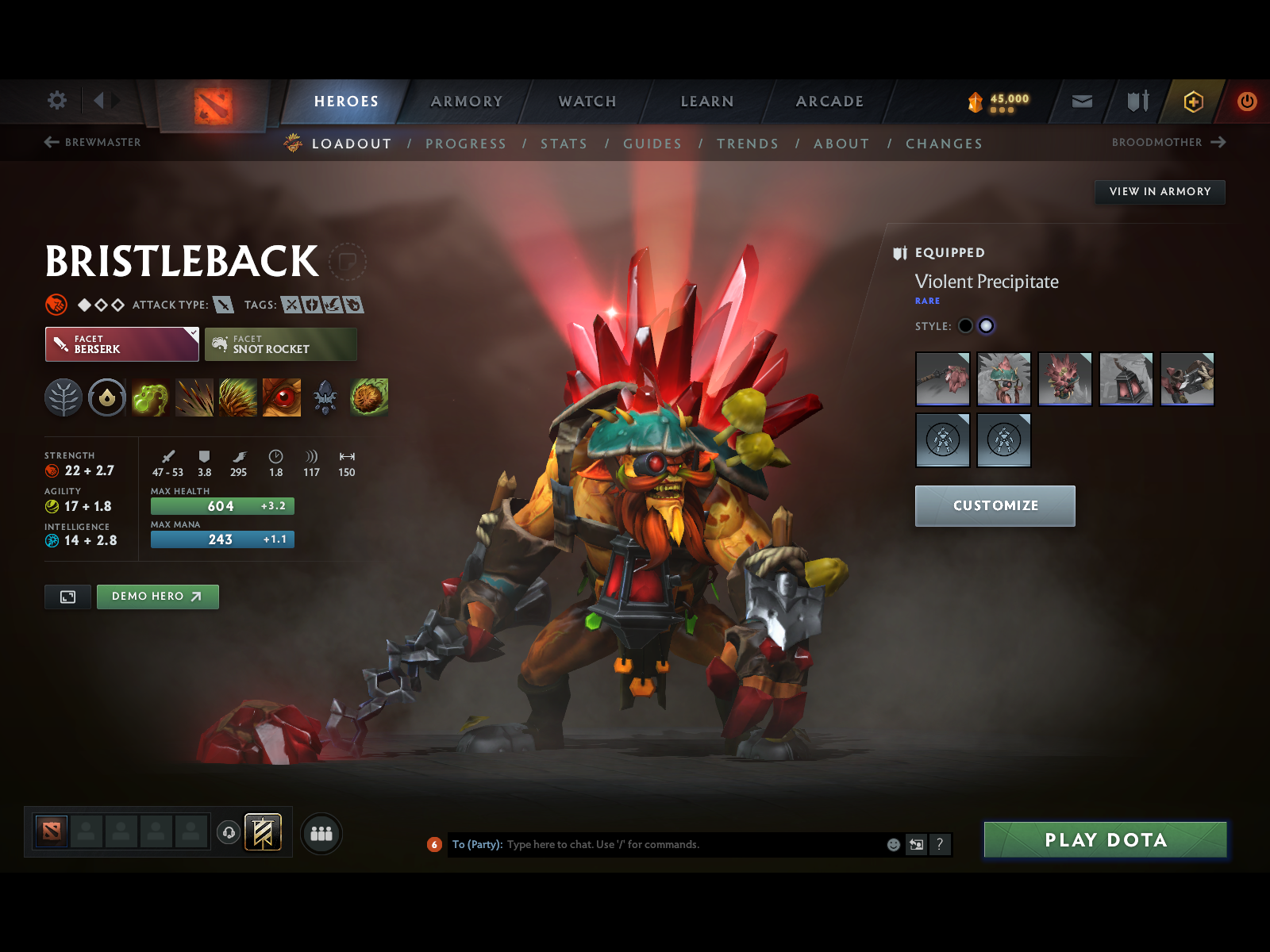Viewport: 1270px width, 952px height.
Task: Switch to the Armory tab
Action: pyautogui.click(x=466, y=102)
